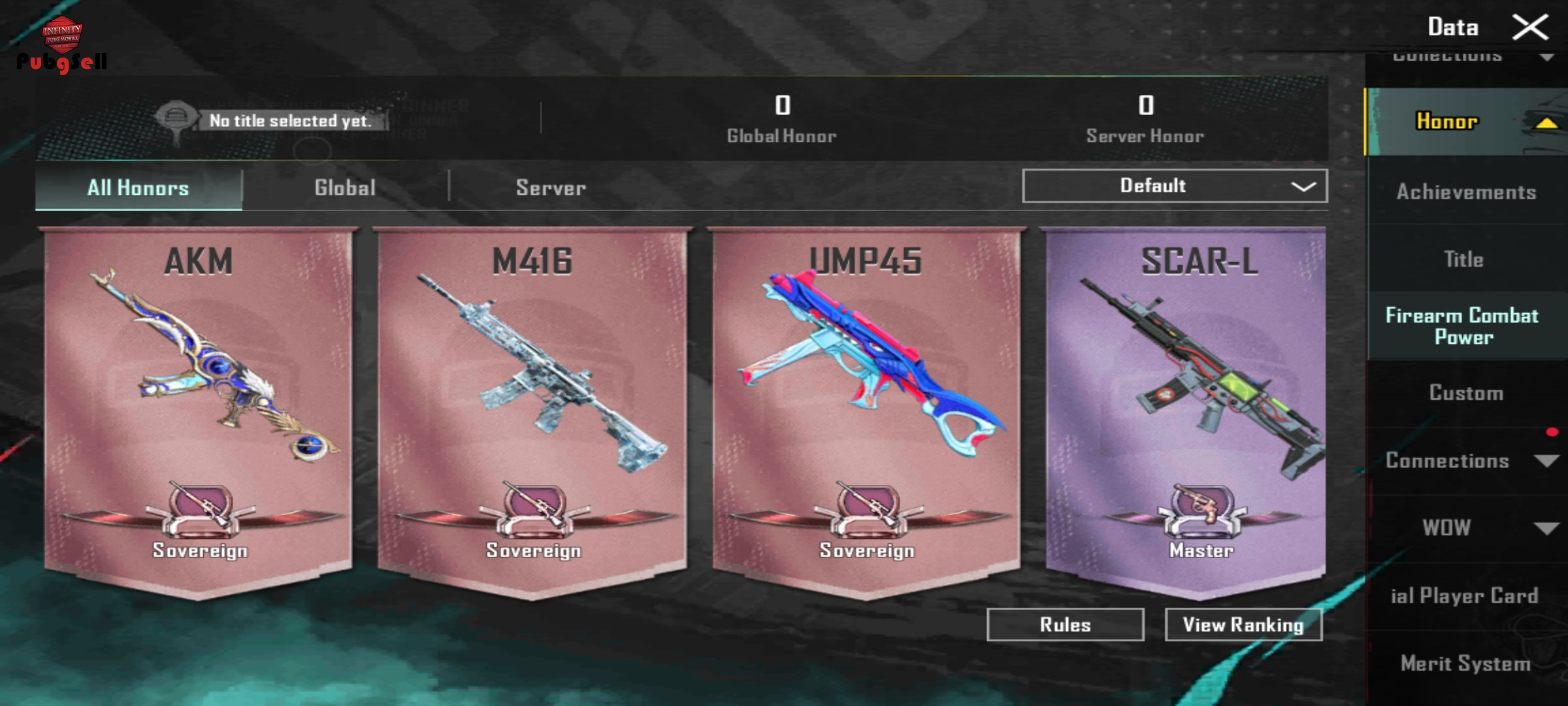Switch to the All Honors tab
1568x706 pixels.
[138, 188]
